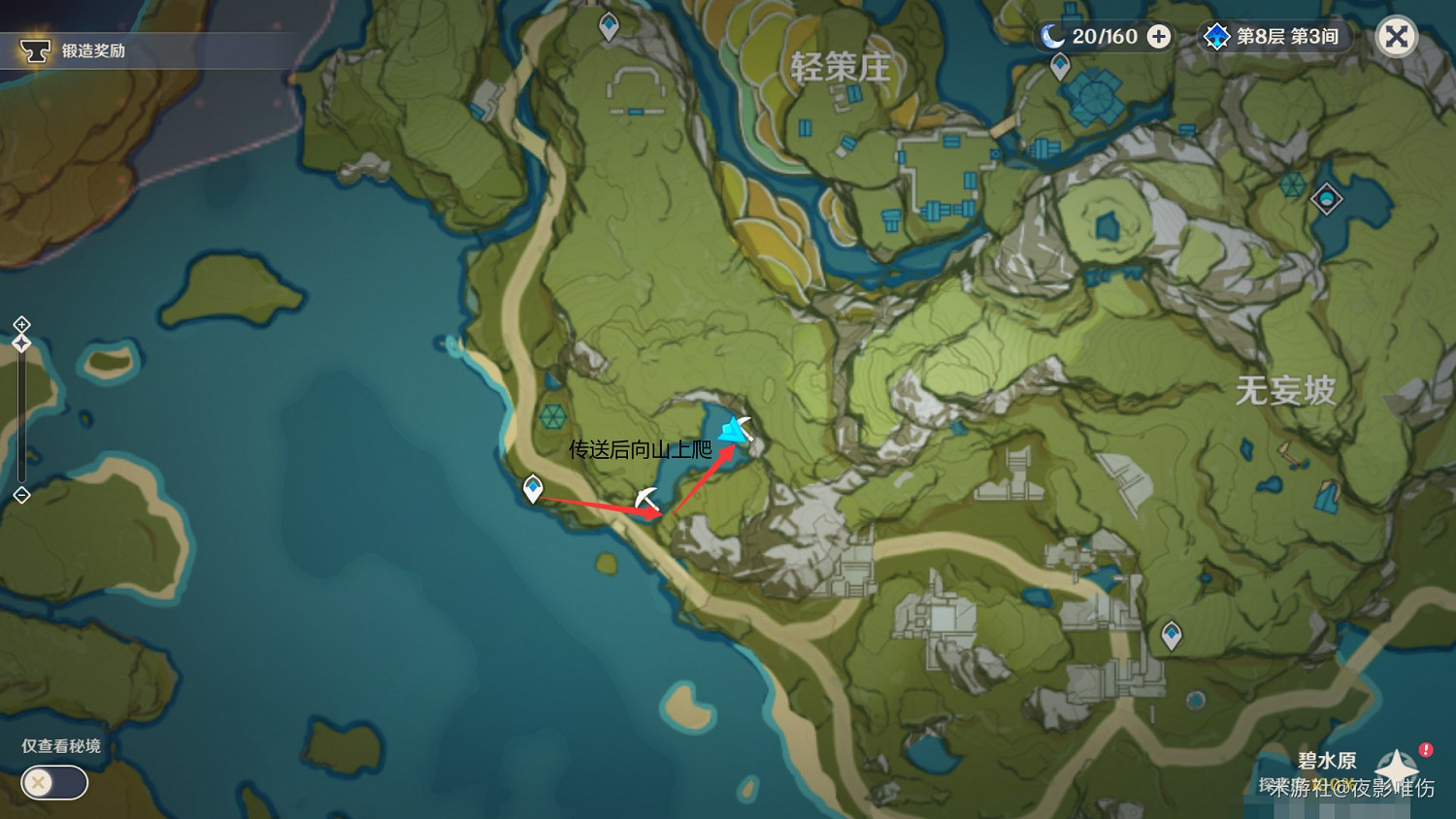Click the teleport waypoint in the lower right
Viewport: 1456px width, 819px height.
coord(1172,633)
